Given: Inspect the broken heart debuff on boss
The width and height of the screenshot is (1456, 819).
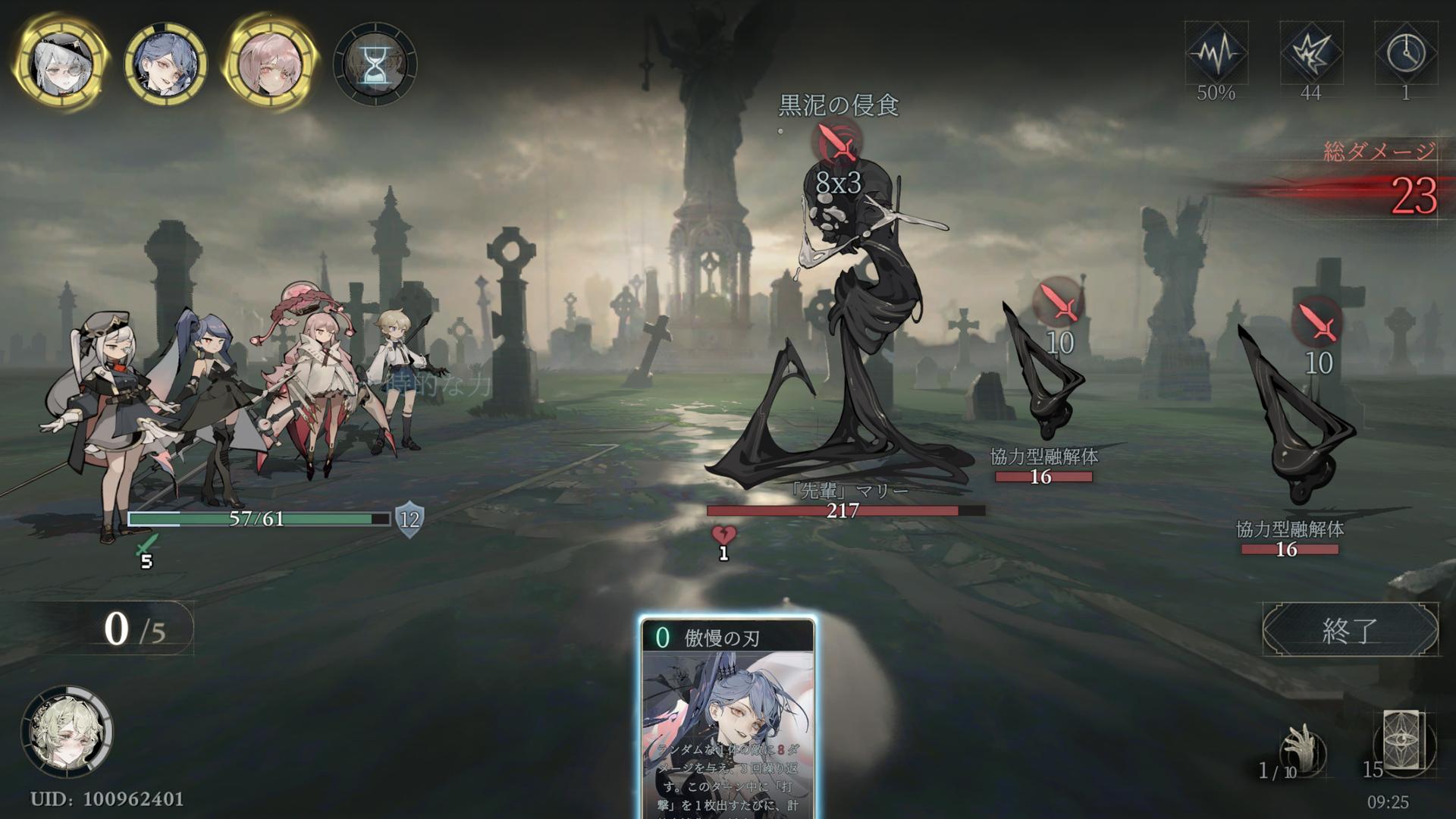Looking at the screenshot, I should coord(723,535).
